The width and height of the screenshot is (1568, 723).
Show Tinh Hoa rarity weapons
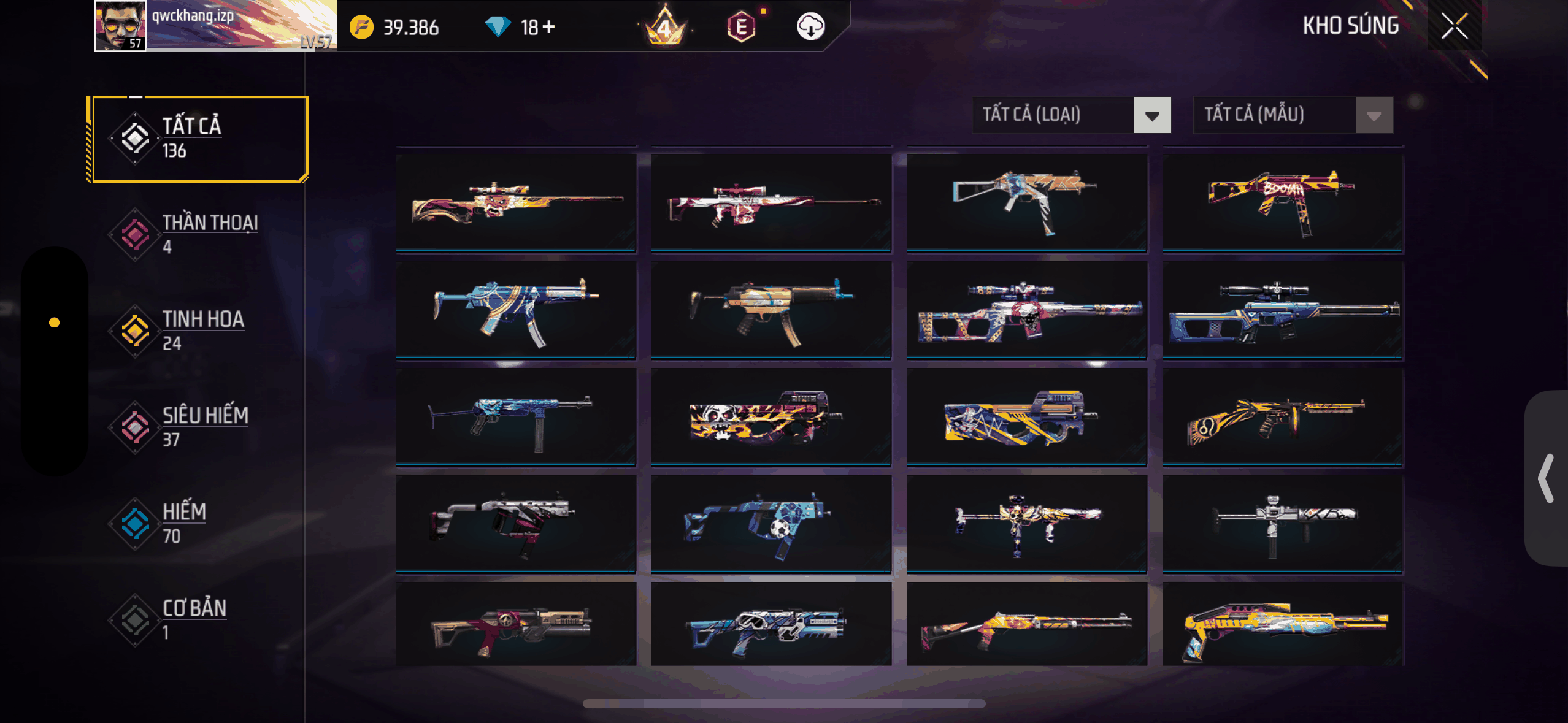(x=196, y=331)
